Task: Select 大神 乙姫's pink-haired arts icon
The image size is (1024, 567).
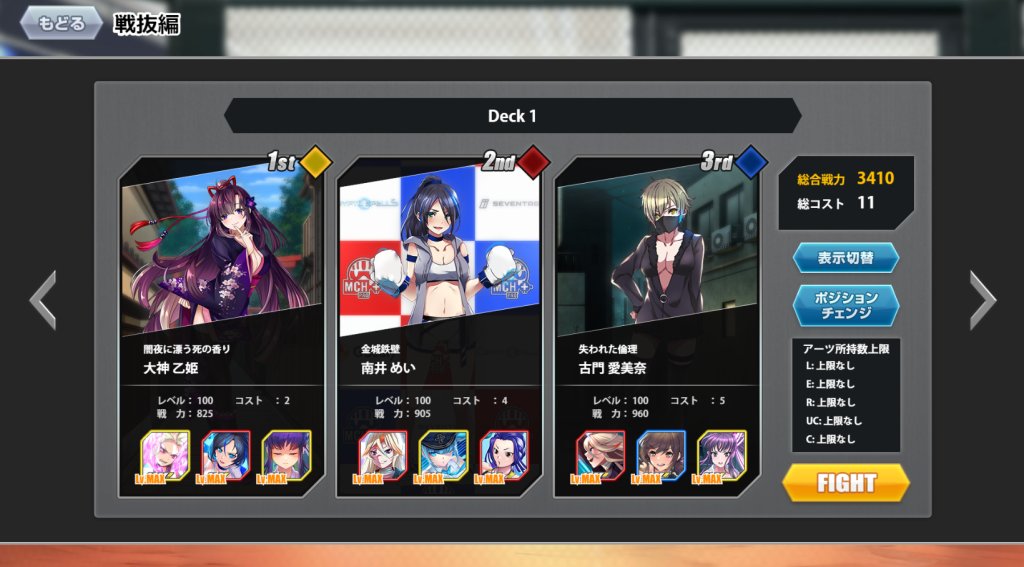Action: [x=166, y=455]
